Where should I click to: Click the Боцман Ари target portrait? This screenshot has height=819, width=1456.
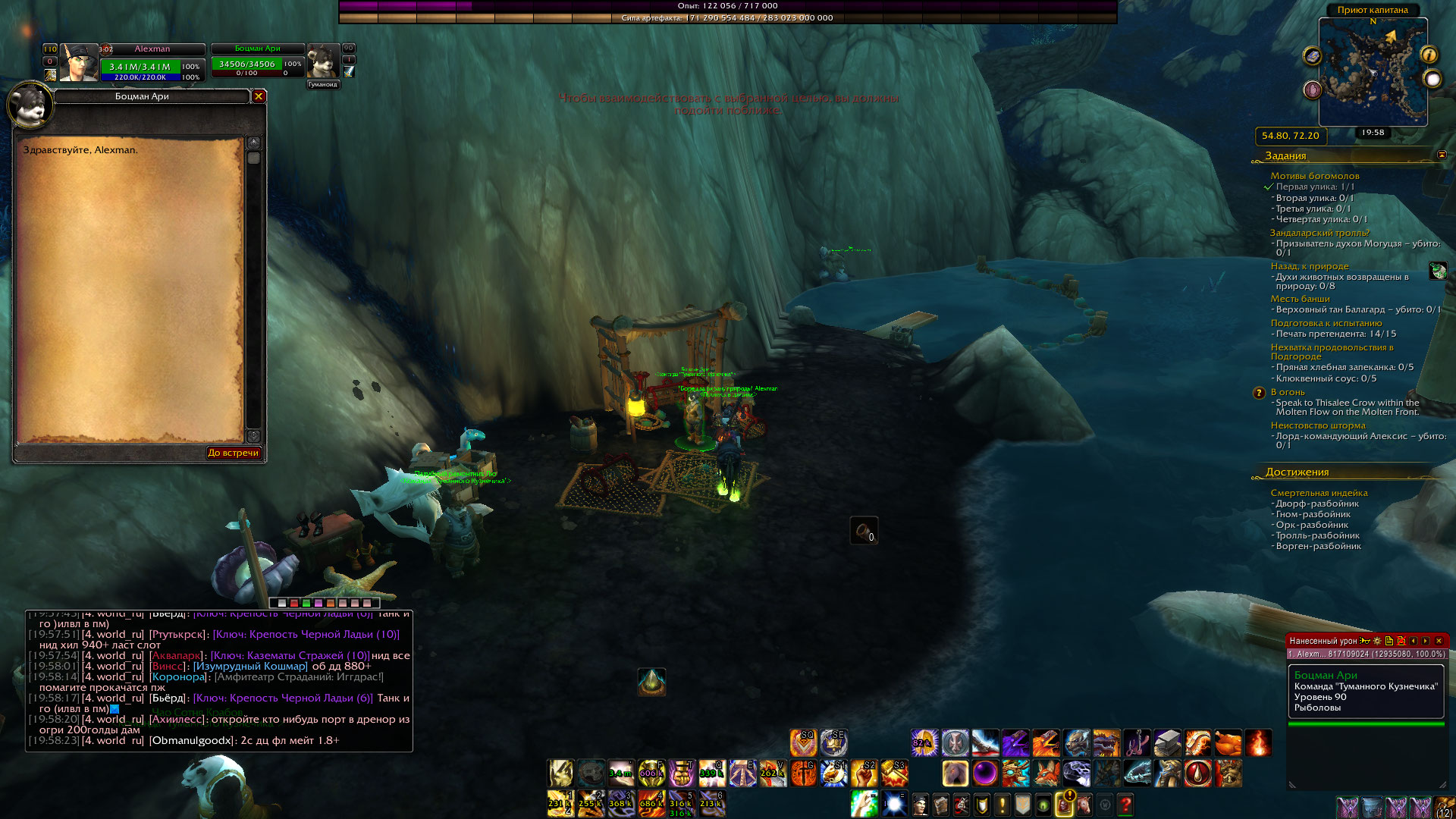(x=322, y=61)
